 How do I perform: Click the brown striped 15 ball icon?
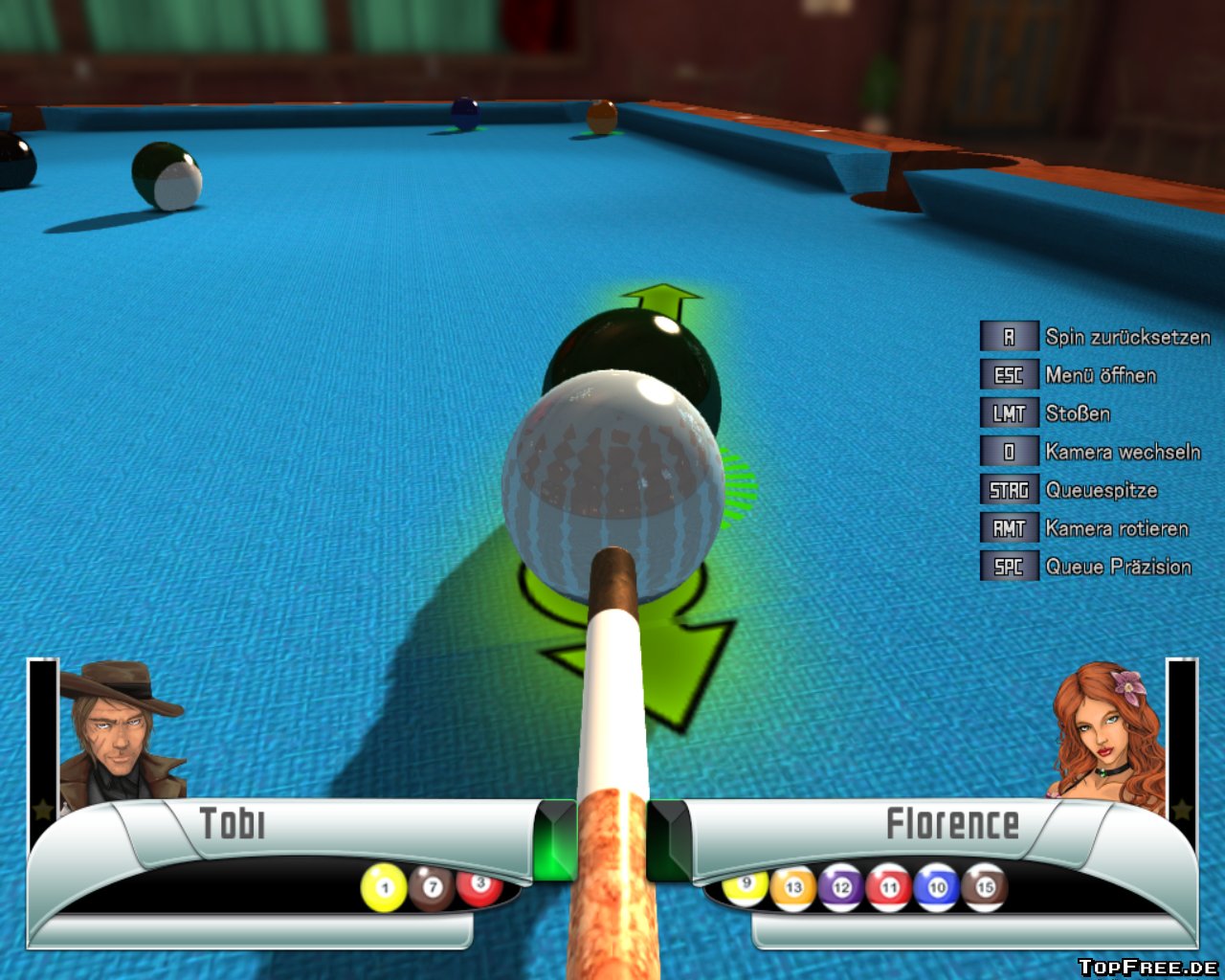click(x=985, y=887)
